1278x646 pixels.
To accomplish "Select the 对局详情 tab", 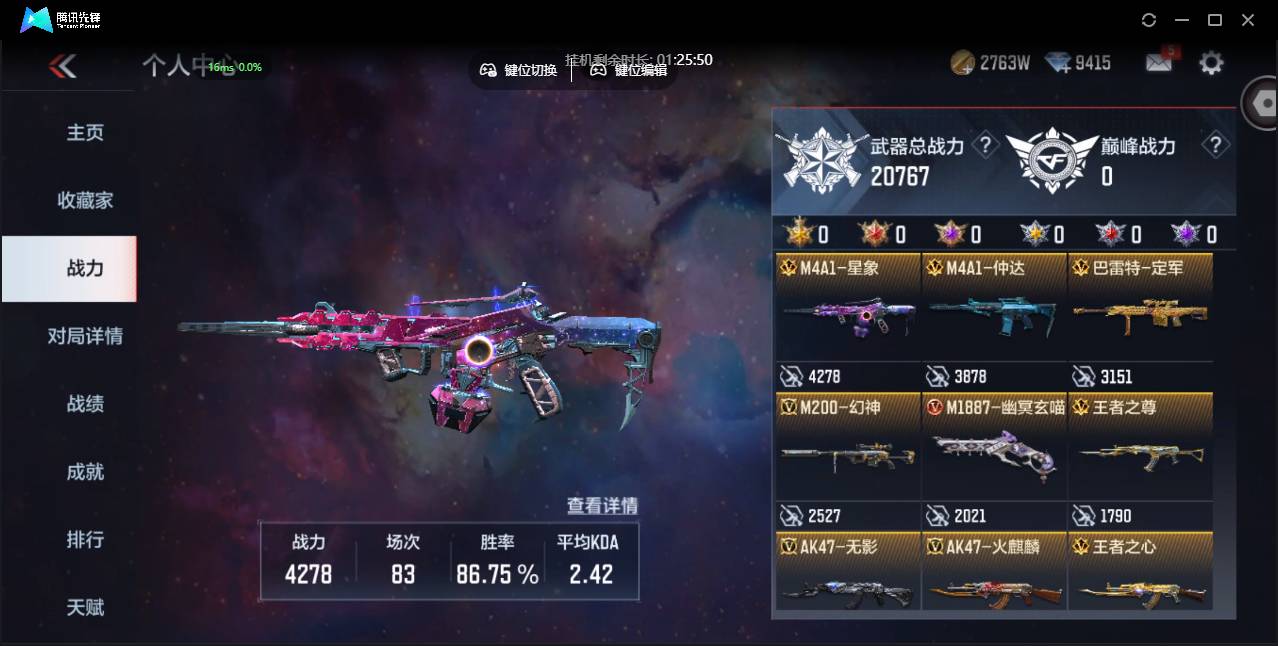I will click(x=85, y=336).
